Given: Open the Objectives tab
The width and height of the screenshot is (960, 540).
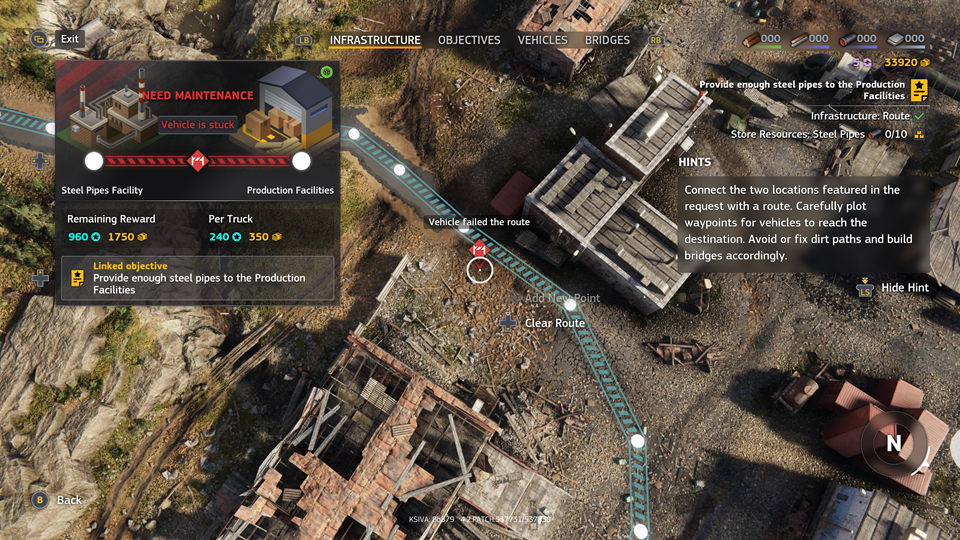Looking at the screenshot, I should coord(469,40).
